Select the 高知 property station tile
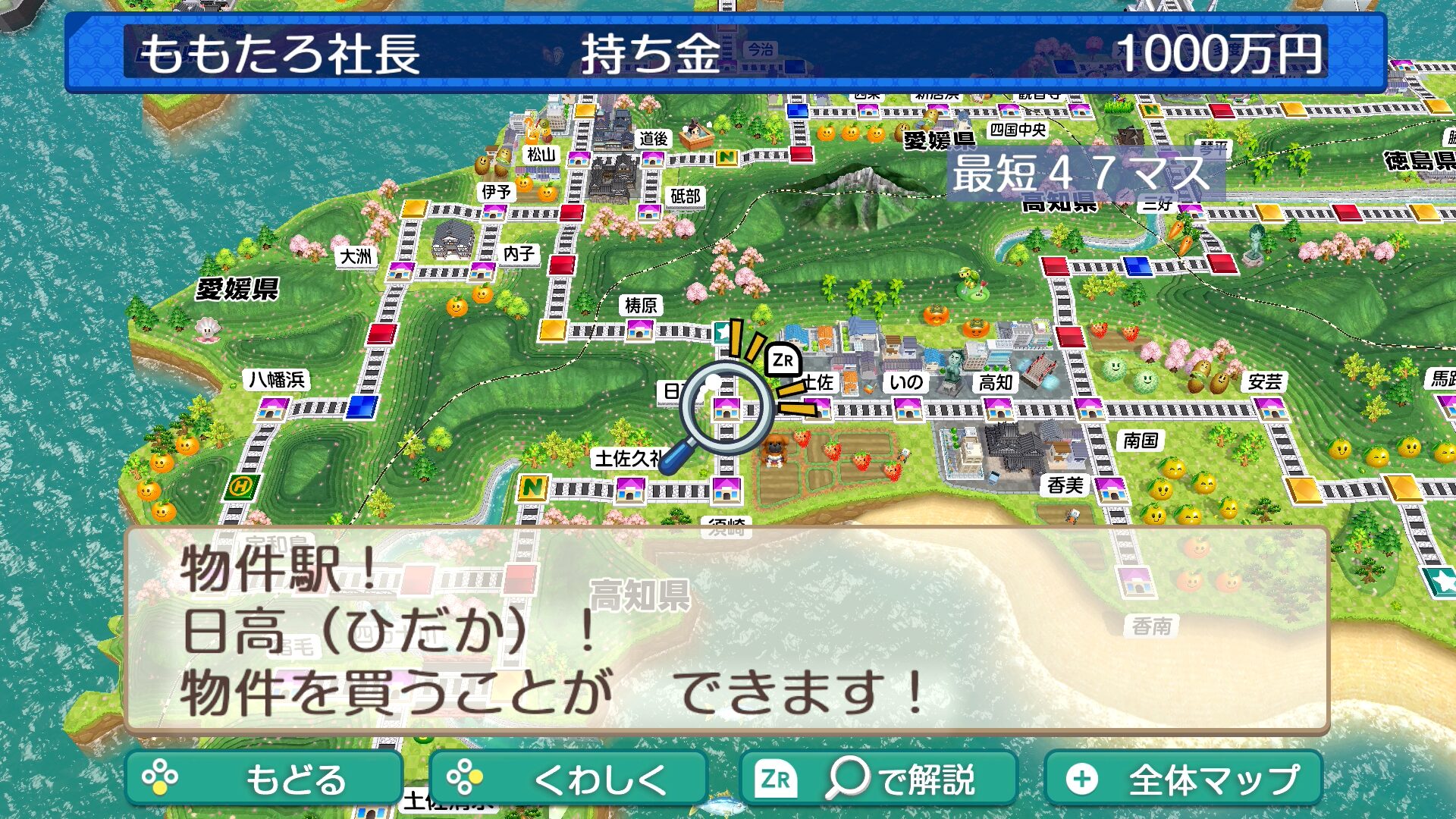 point(998,409)
